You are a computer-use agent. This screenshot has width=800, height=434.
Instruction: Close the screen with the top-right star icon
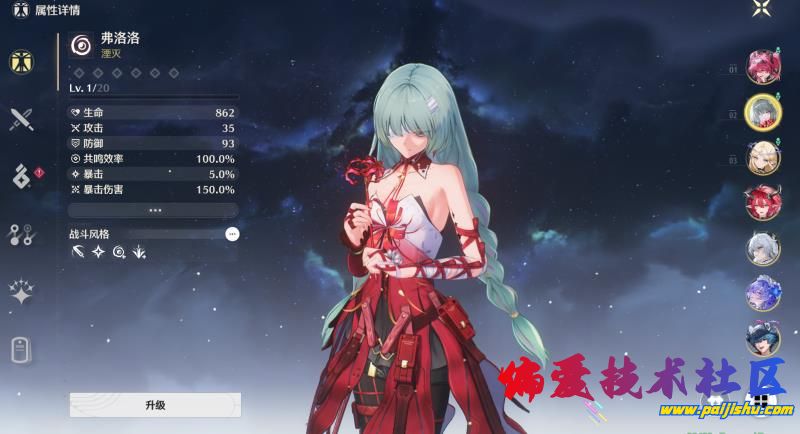[x=762, y=10]
